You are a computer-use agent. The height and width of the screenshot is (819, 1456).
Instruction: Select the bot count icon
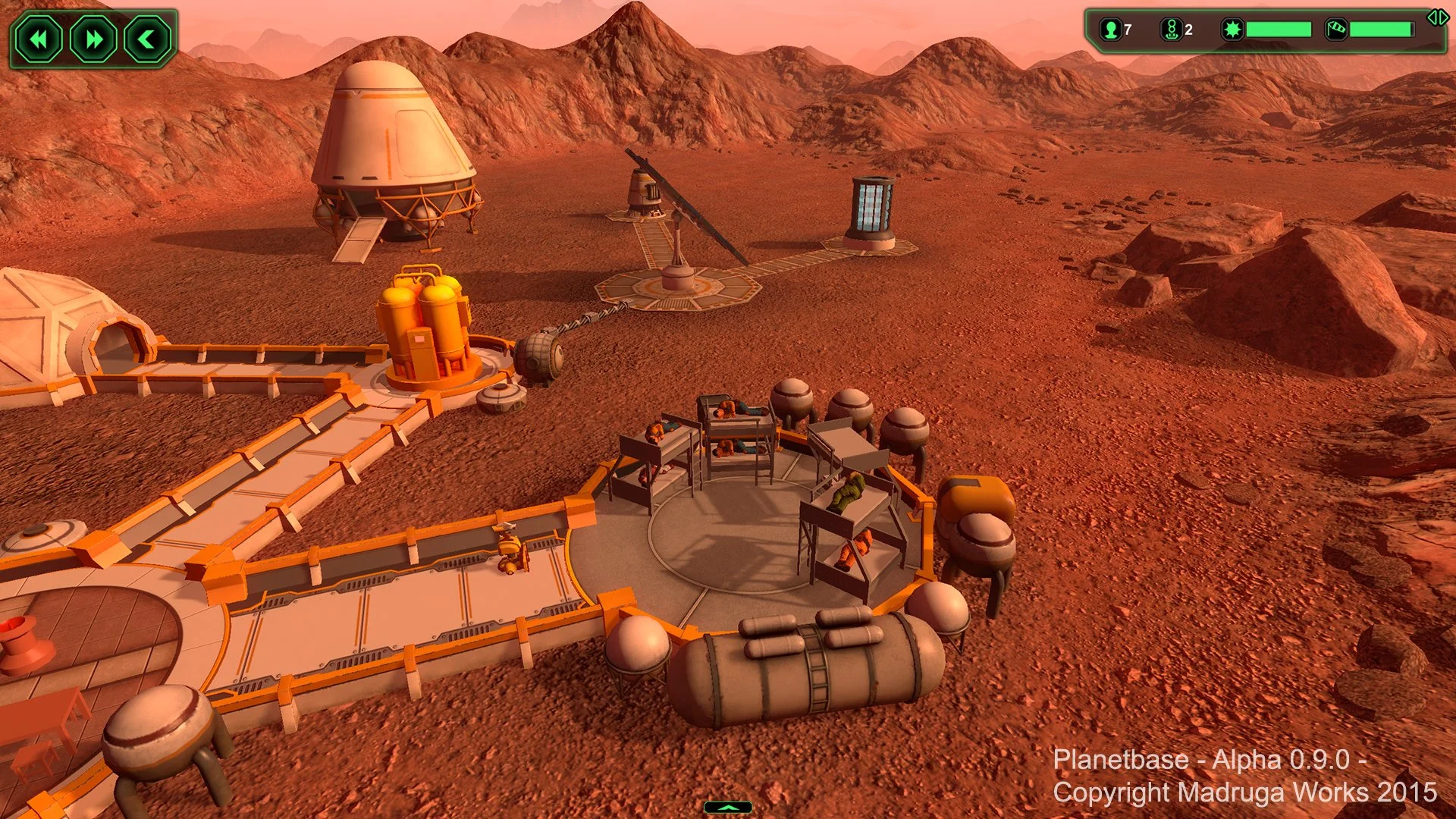[x=1171, y=30]
